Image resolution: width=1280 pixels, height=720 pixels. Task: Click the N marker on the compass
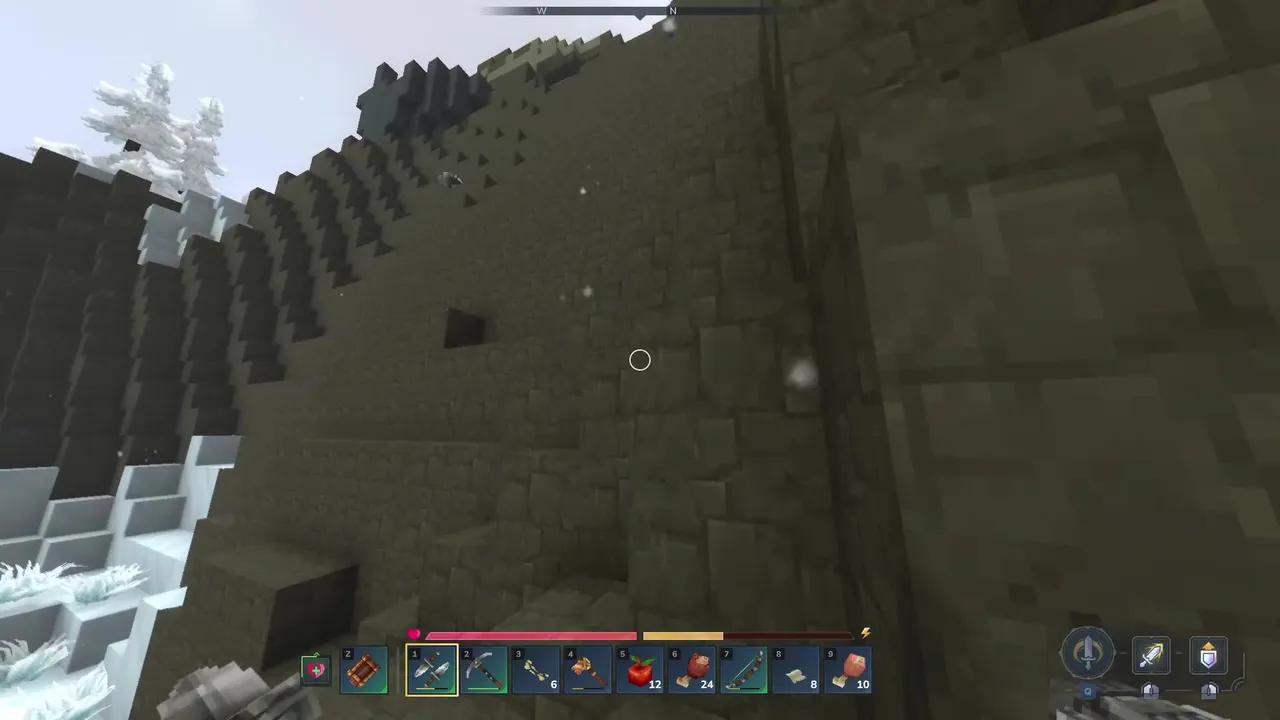pyautogui.click(x=672, y=10)
